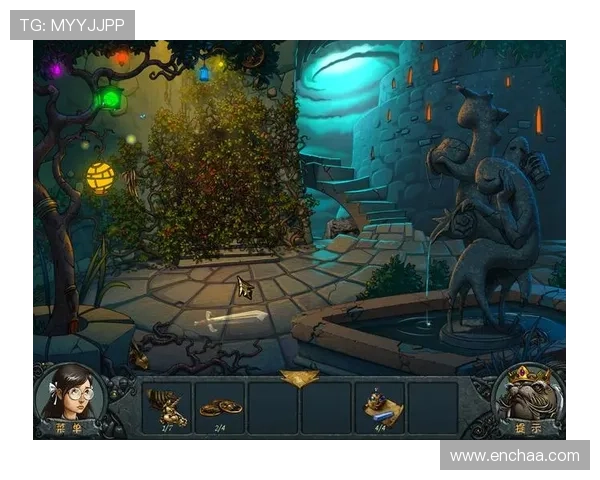Open the 菜单 menu button
The height and width of the screenshot is (480, 600).
[x=70, y=430]
